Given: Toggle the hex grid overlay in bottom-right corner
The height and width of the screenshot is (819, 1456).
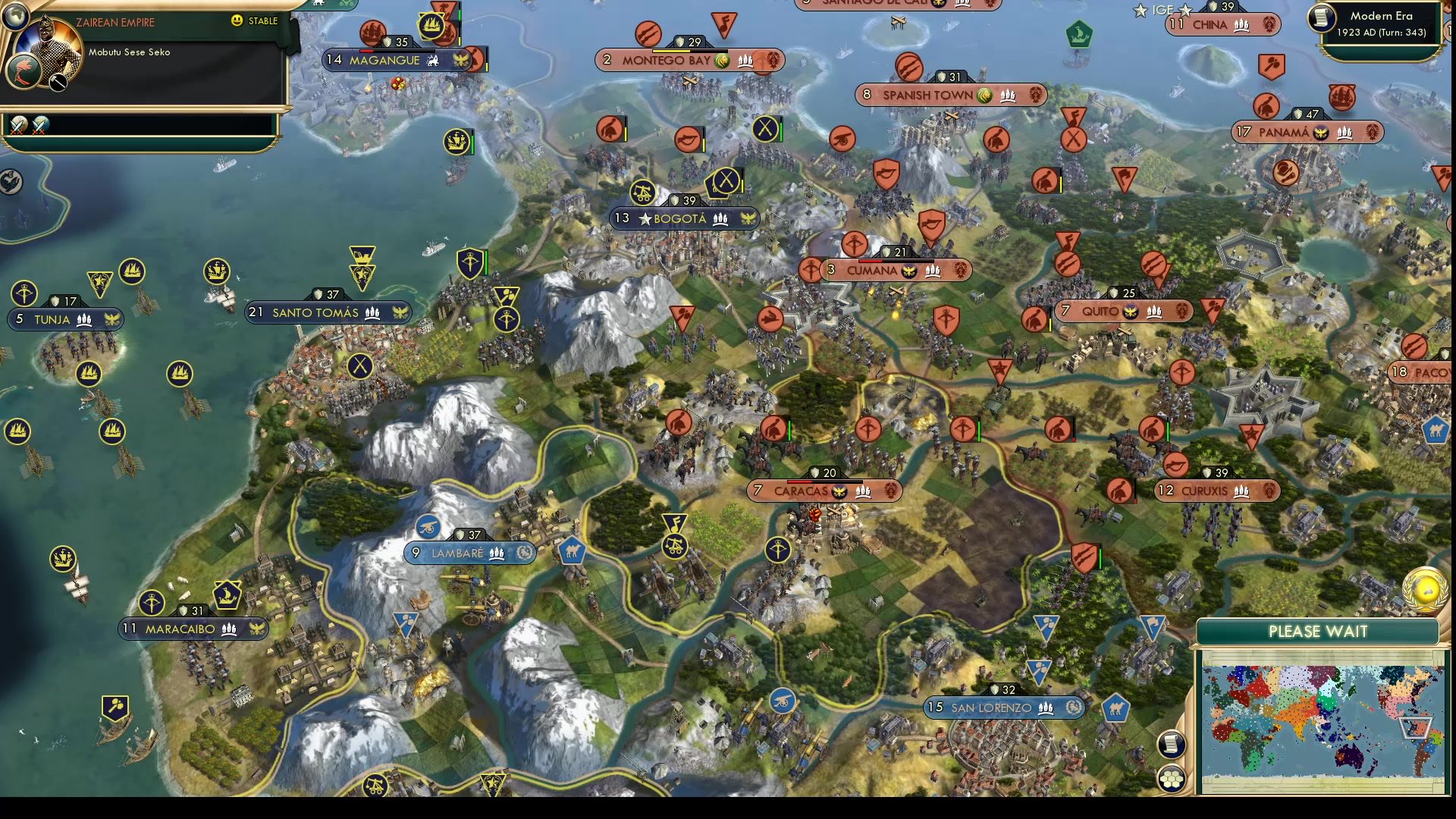Looking at the screenshot, I should 1172,779.
